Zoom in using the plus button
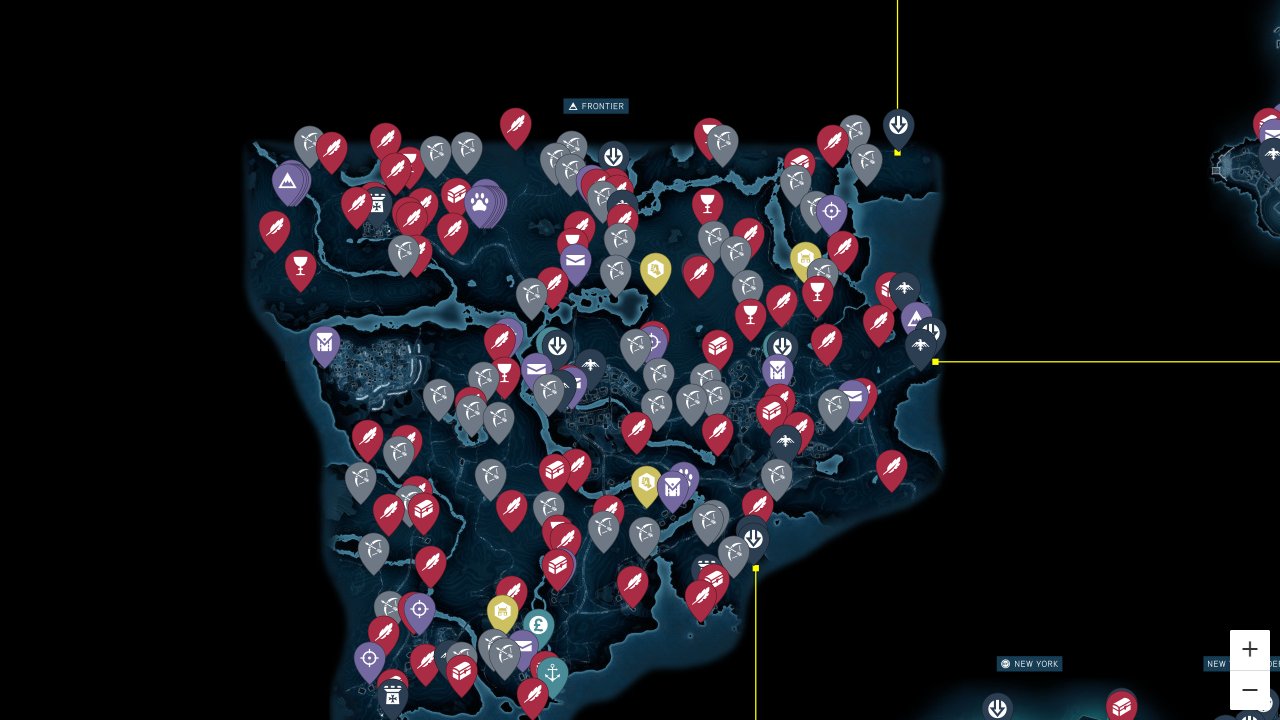1280x720 pixels. coord(1250,649)
